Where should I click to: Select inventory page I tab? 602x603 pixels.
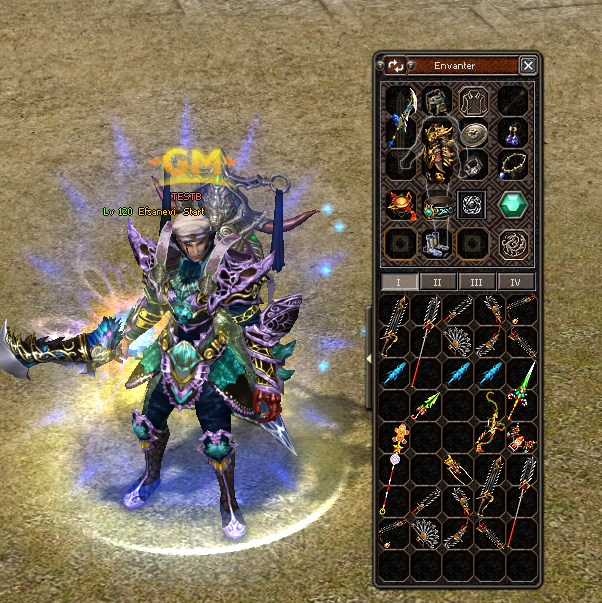[400, 282]
